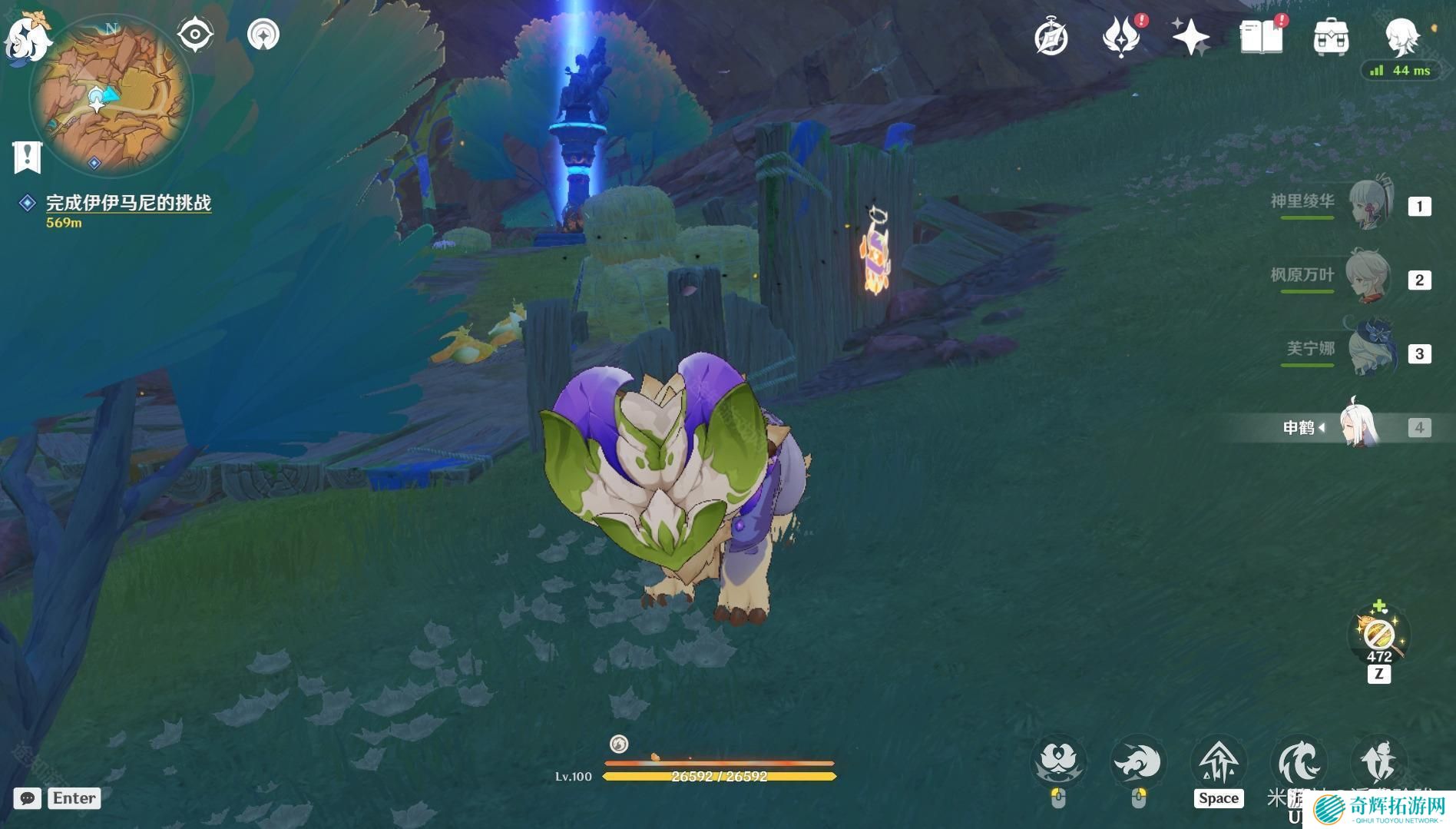
Task: Toggle the eye-shaped elemental sight icon
Action: point(195,35)
